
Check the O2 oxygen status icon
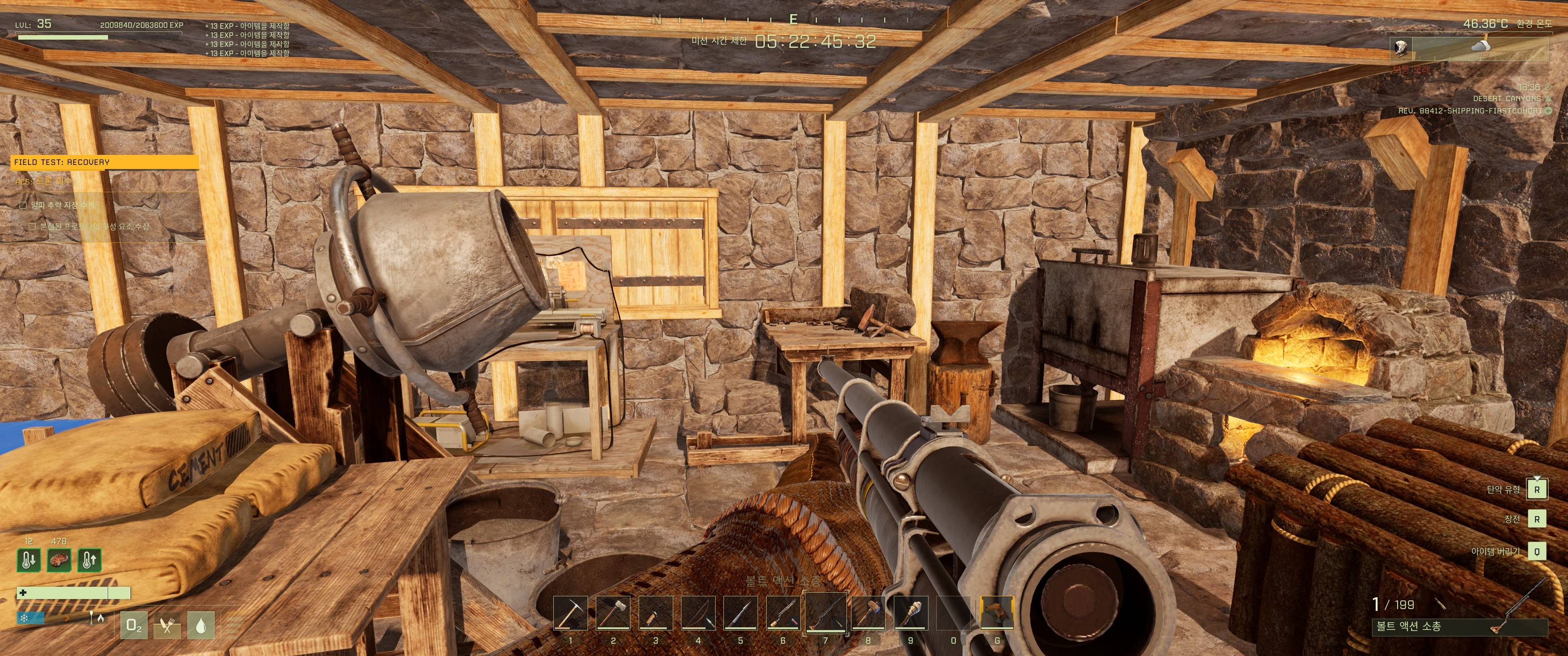tap(134, 625)
